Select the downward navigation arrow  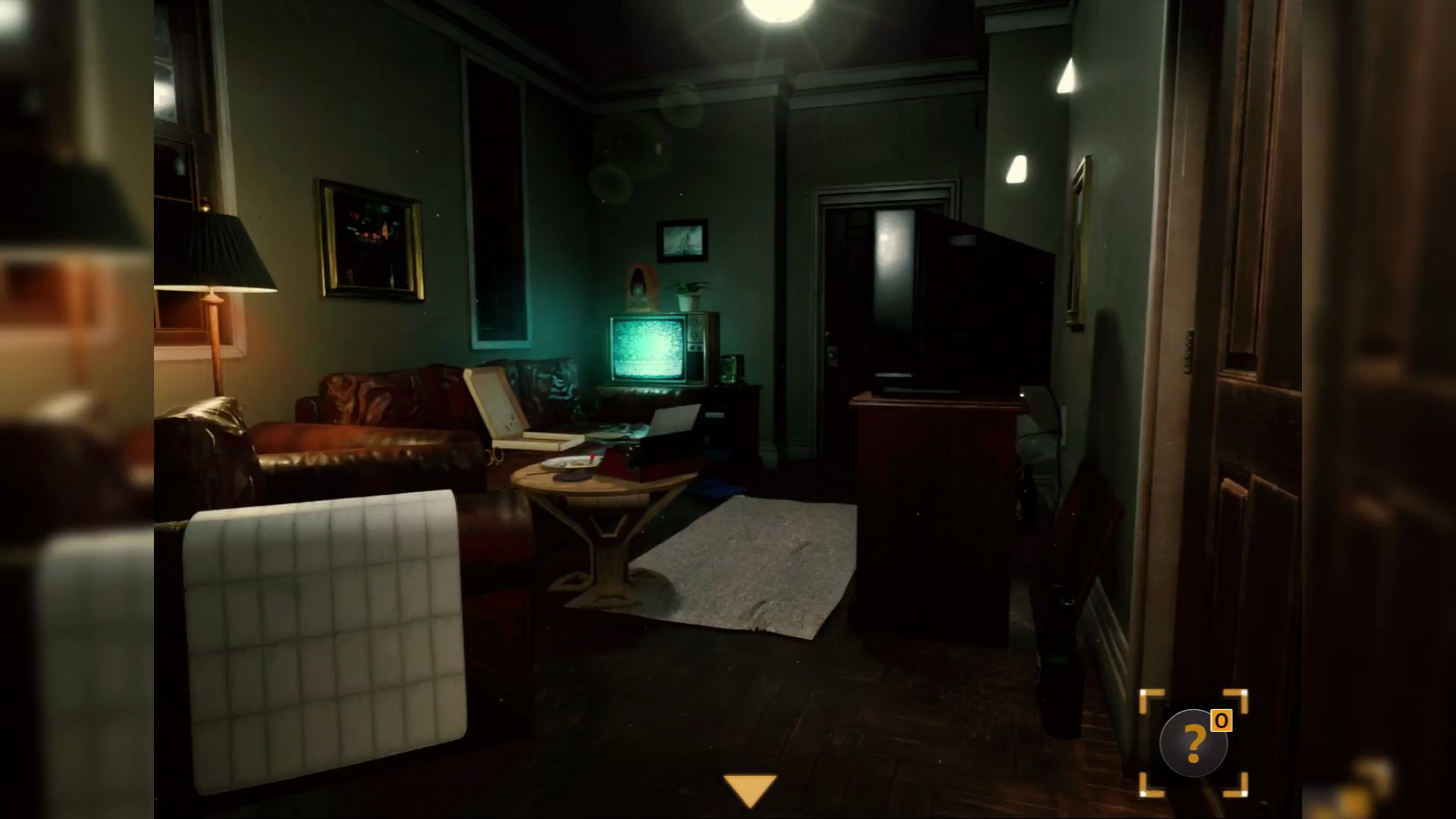pyautogui.click(x=752, y=789)
